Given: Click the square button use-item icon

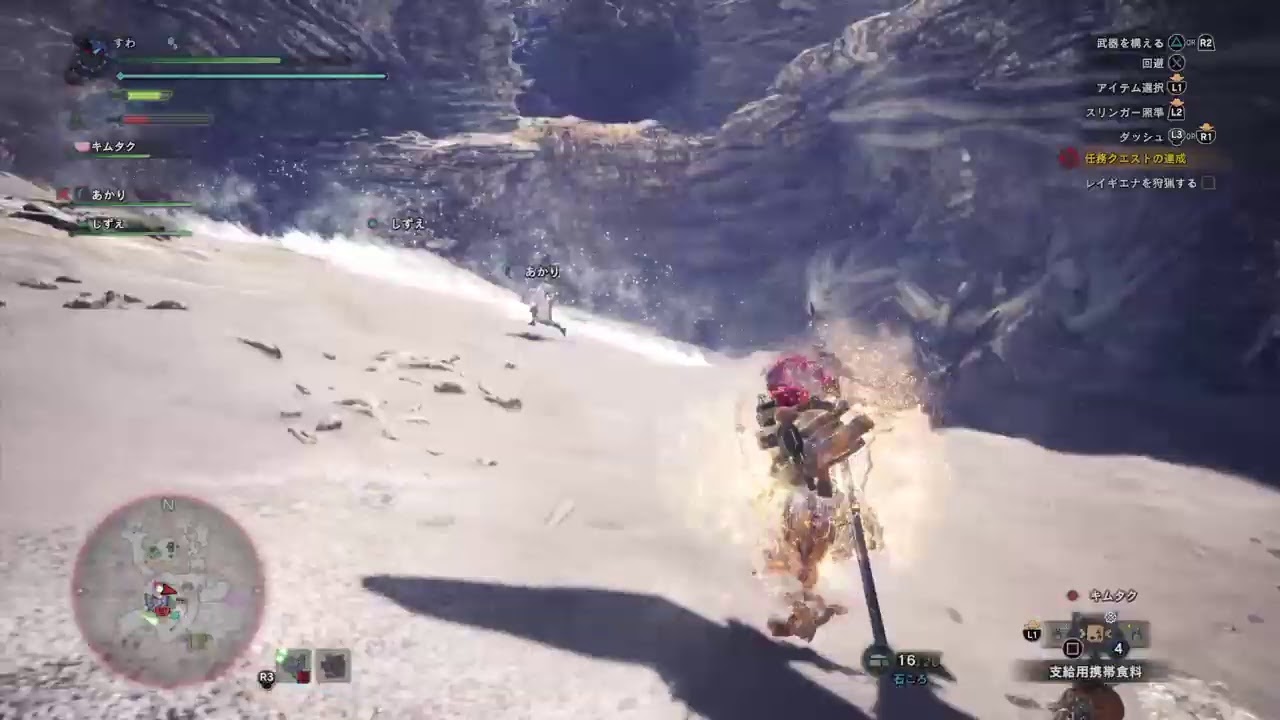Looking at the screenshot, I should point(1073,648).
